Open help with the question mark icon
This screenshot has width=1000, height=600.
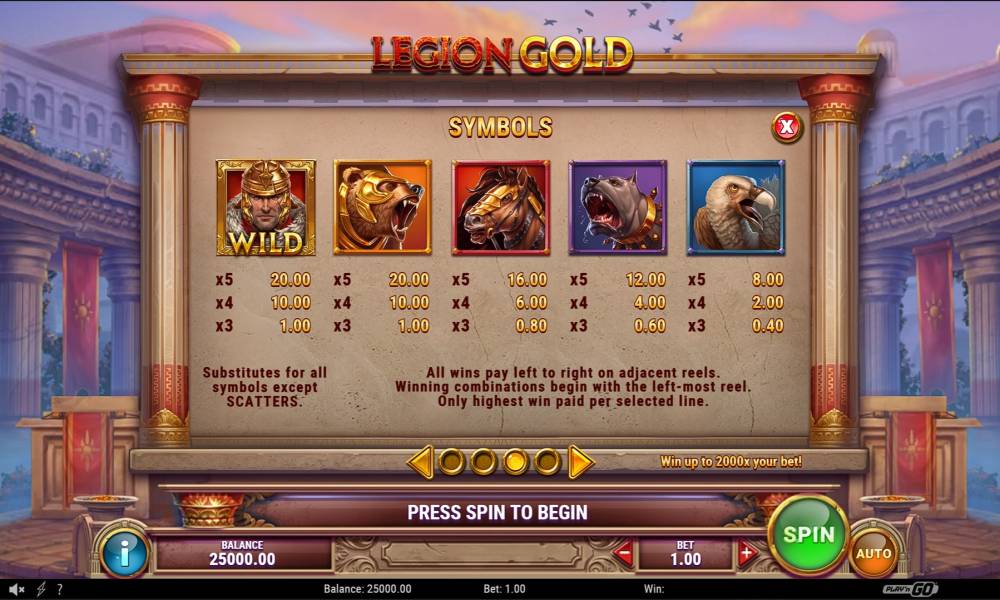click(60, 589)
